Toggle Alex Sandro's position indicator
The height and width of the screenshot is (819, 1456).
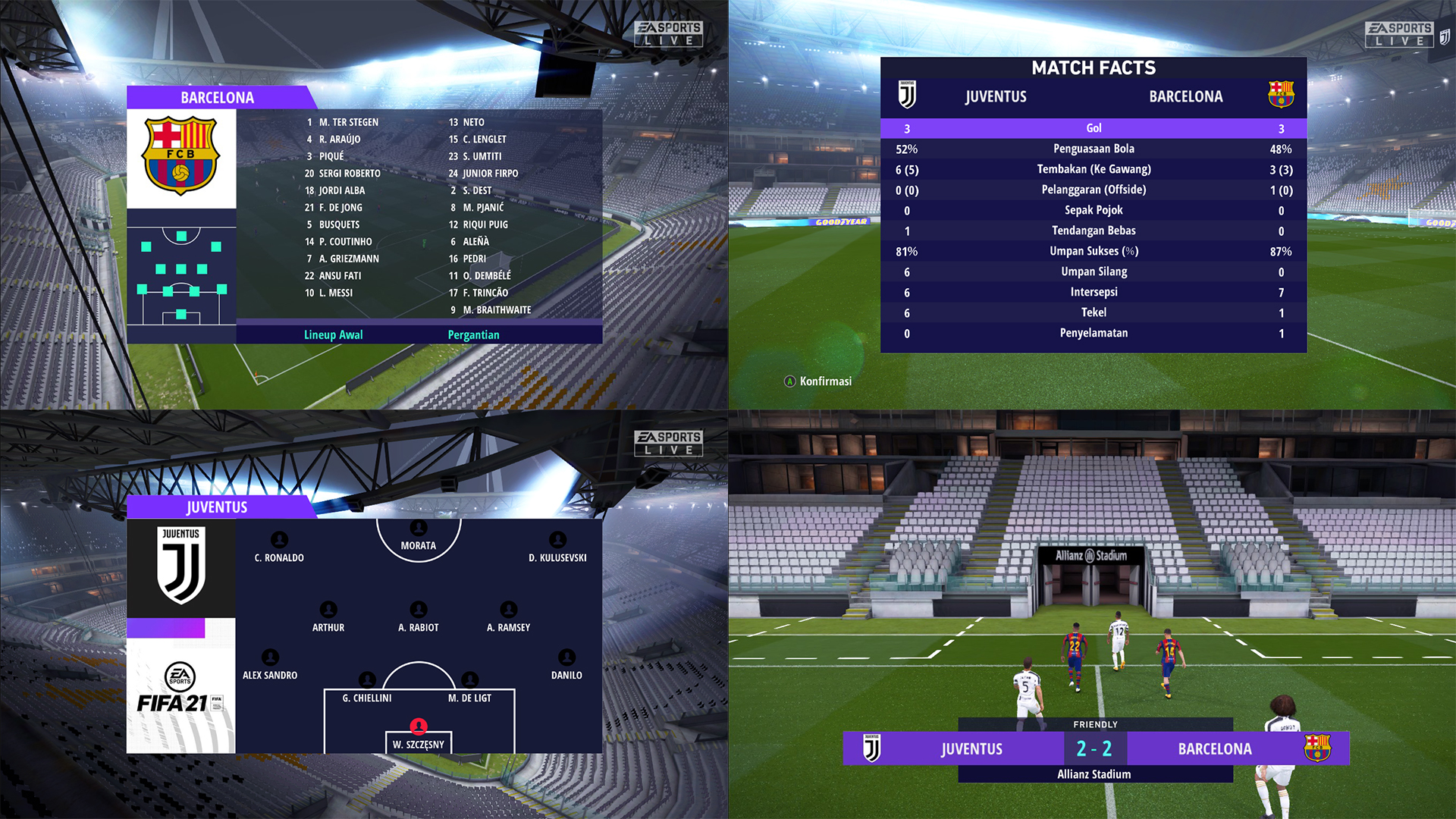click(x=270, y=657)
